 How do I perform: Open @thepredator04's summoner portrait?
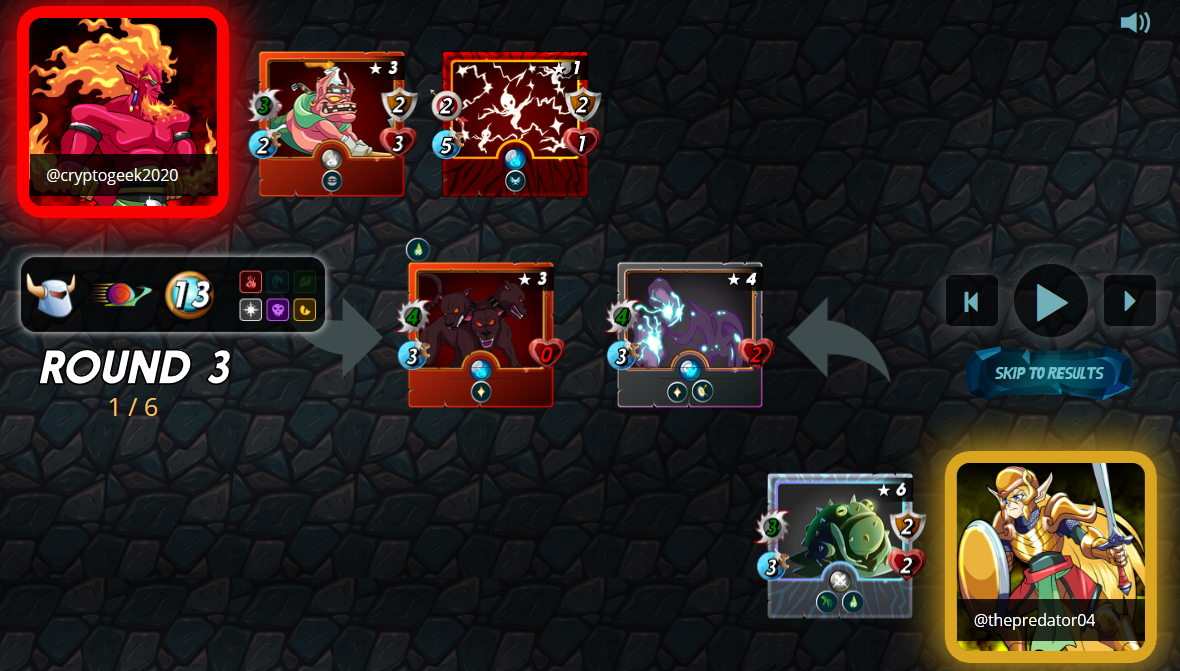1050,556
